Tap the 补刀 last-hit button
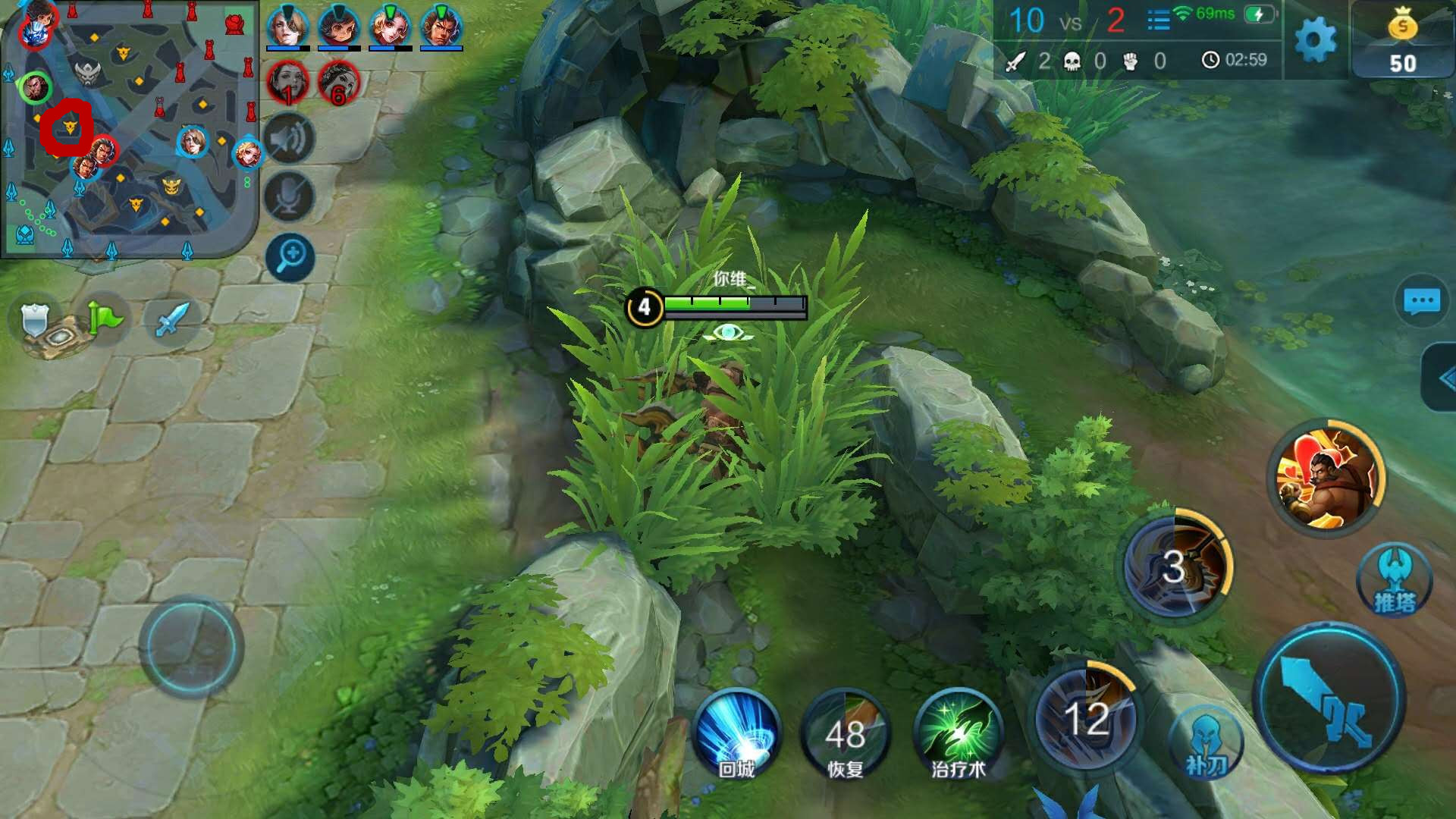The image size is (1456, 819). 1206,745
